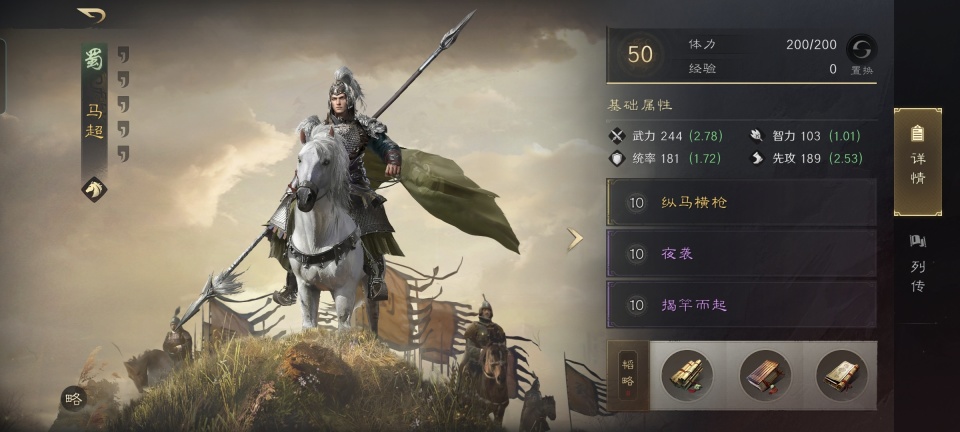
Task: Choose the 揭竿而起 skill row
Action: [x=741, y=305]
